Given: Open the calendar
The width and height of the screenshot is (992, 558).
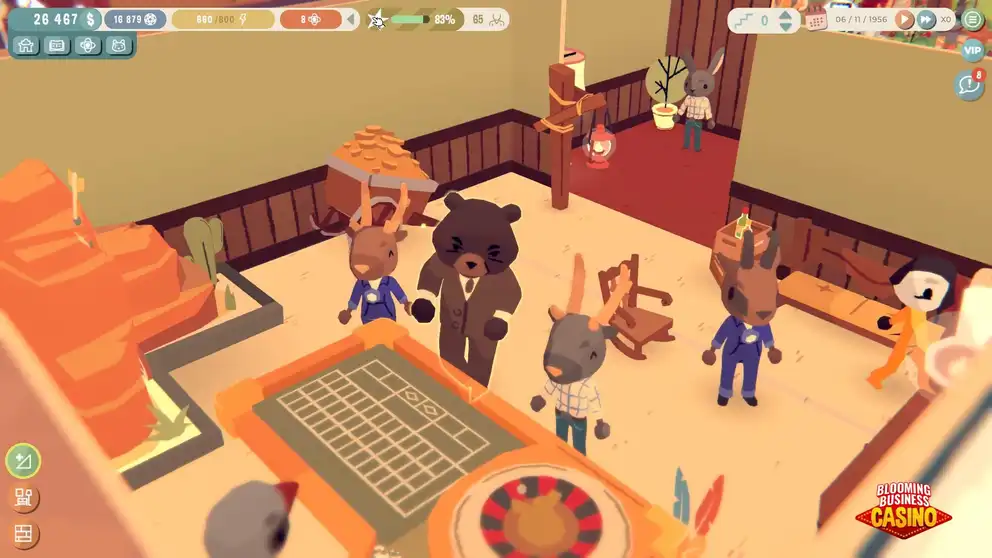Looking at the screenshot, I should (815, 20).
